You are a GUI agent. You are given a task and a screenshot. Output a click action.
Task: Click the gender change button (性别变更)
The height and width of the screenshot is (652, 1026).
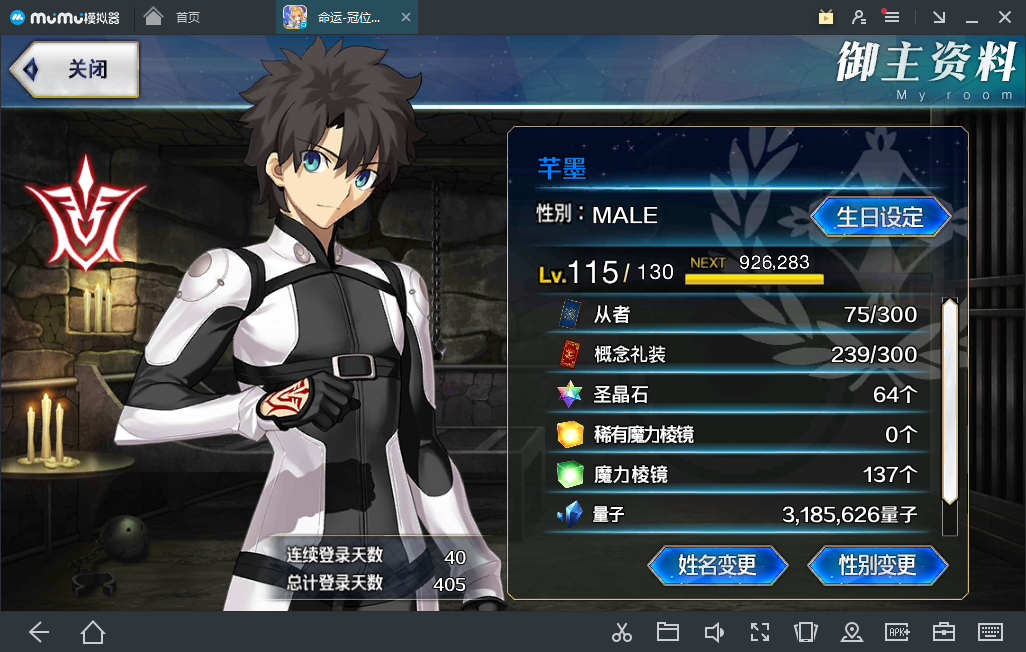[x=877, y=565]
